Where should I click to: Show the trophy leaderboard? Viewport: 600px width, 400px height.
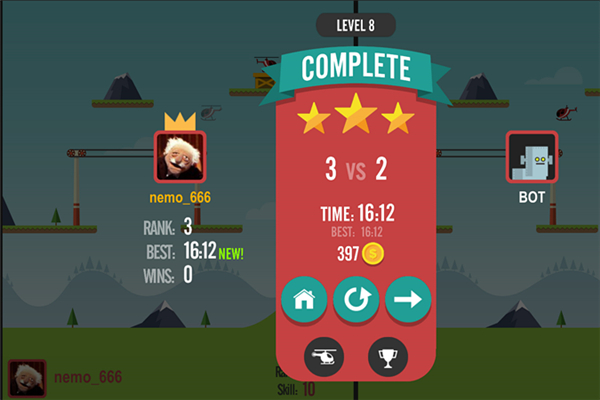click(388, 355)
